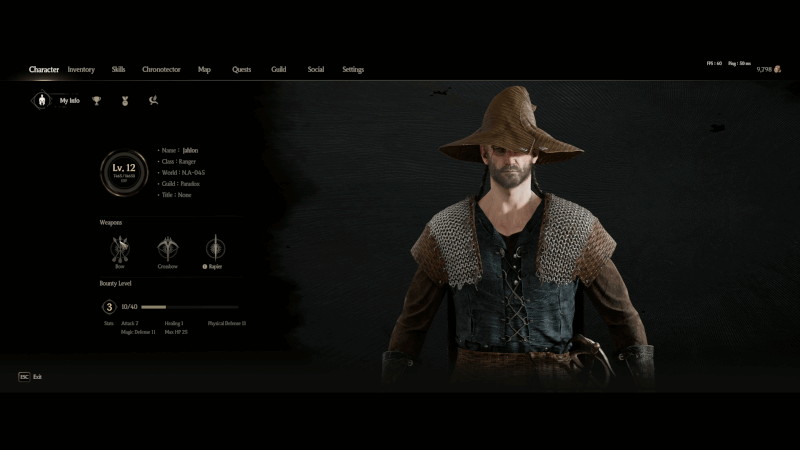
Task: Select the Character tab
Action: (x=44, y=70)
